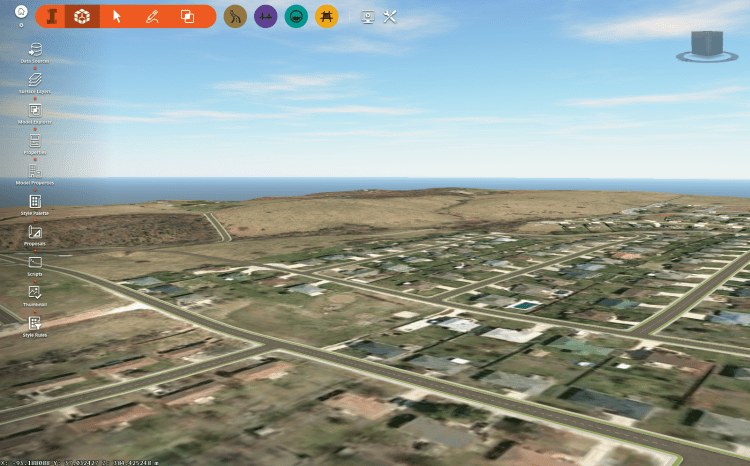Select the I-beam tool in the orange toolbar
The image size is (750, 466).
pos(52,16)
